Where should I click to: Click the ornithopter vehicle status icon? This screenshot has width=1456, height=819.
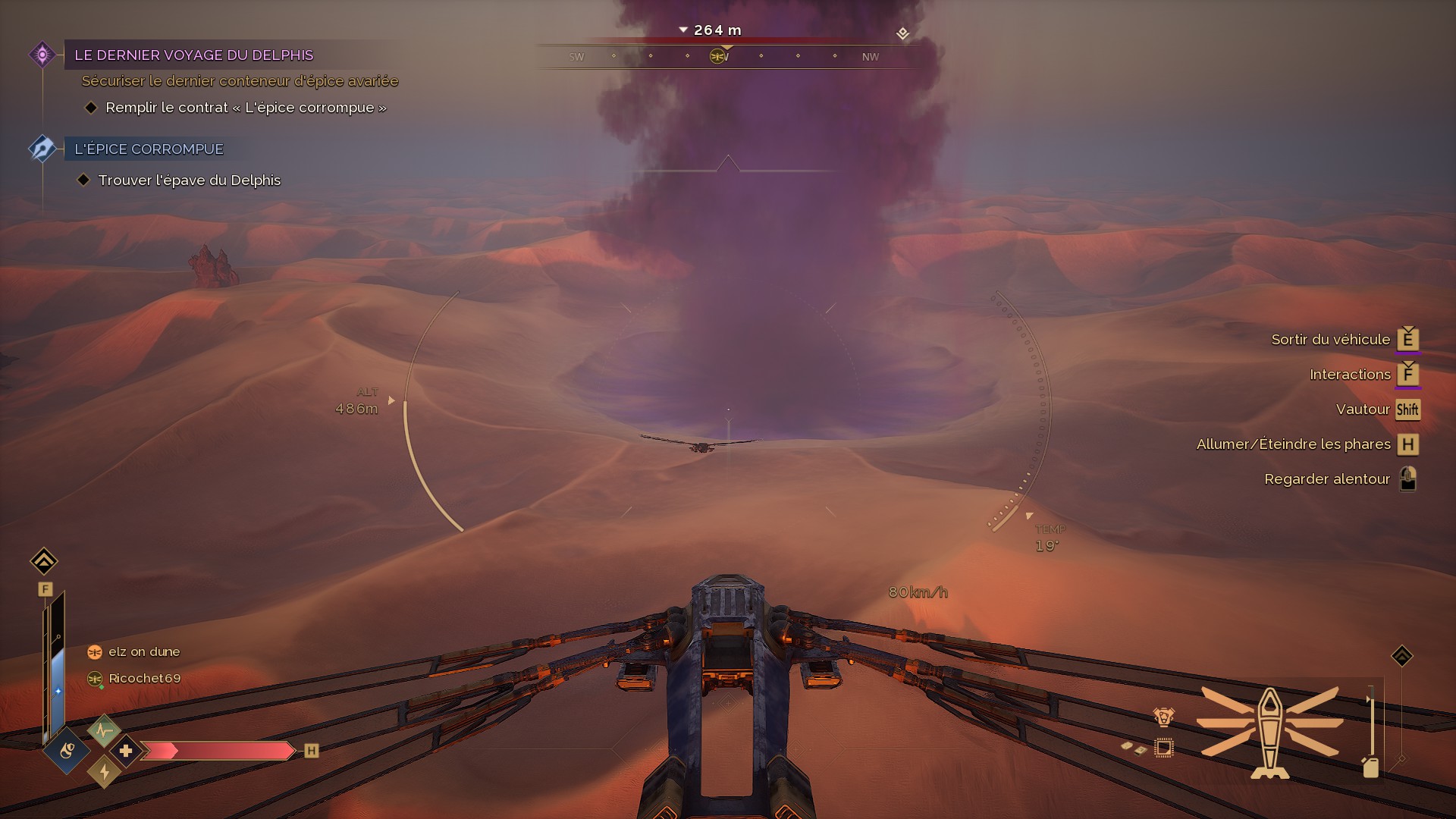pyautogui.click(x=1270, y=732)
